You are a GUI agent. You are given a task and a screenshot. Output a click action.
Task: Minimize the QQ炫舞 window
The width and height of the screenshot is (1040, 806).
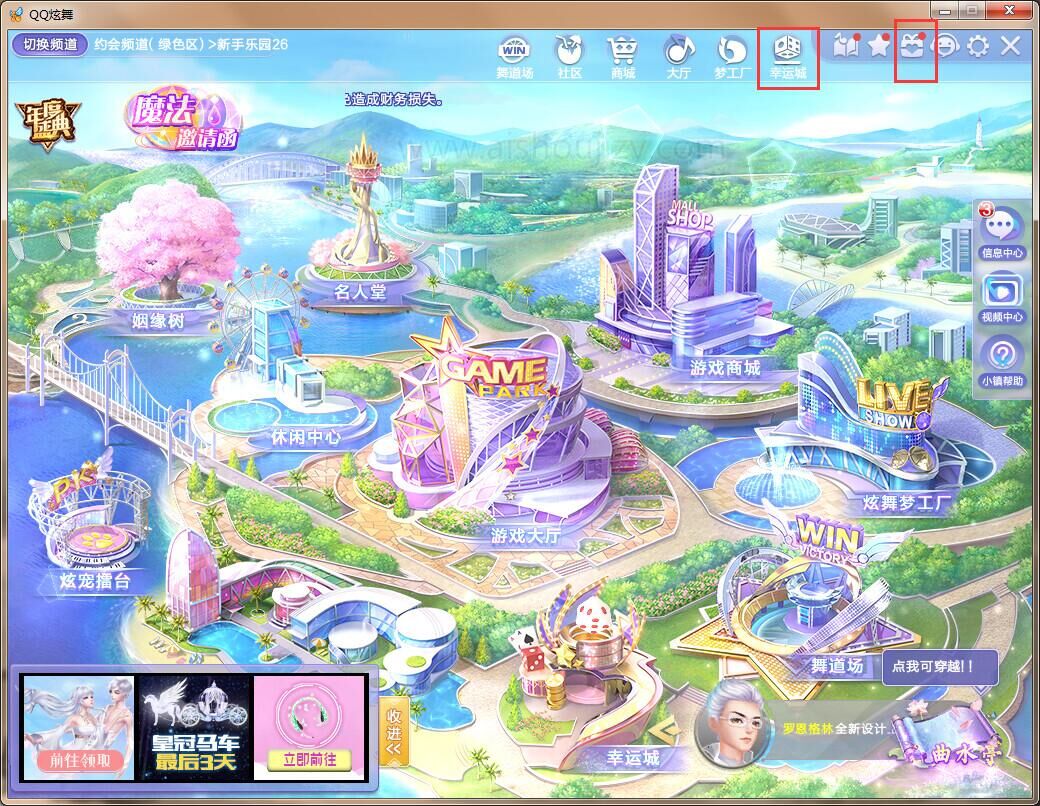pos(946,10)
